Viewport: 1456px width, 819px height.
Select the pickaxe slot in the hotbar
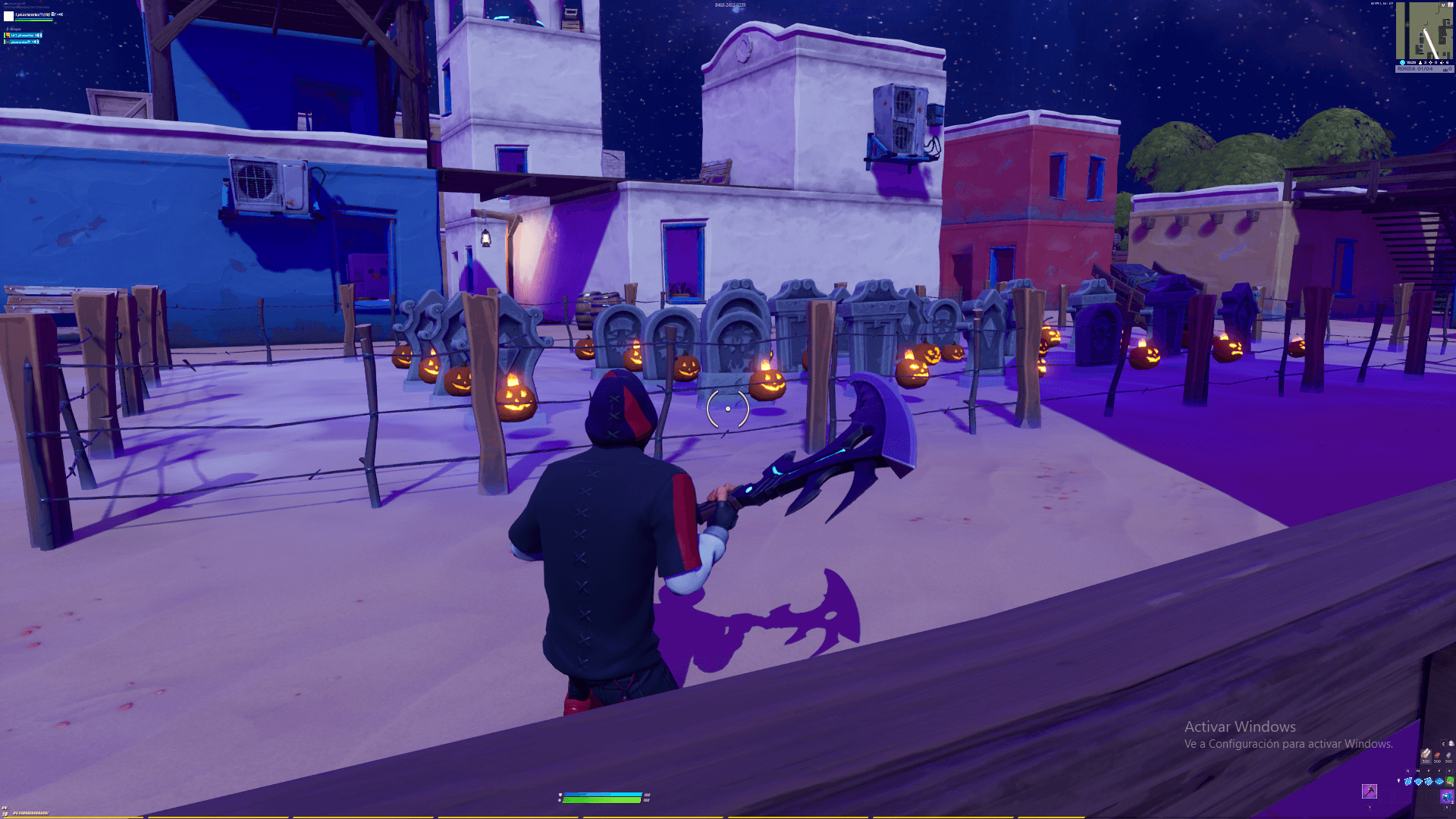tap(1370, 792)
